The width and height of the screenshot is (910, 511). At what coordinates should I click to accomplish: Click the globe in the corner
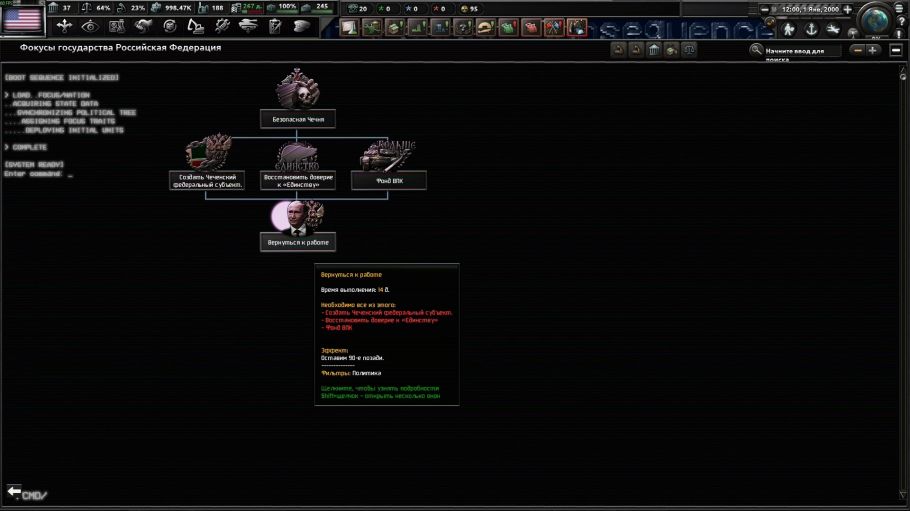(876, 21)
